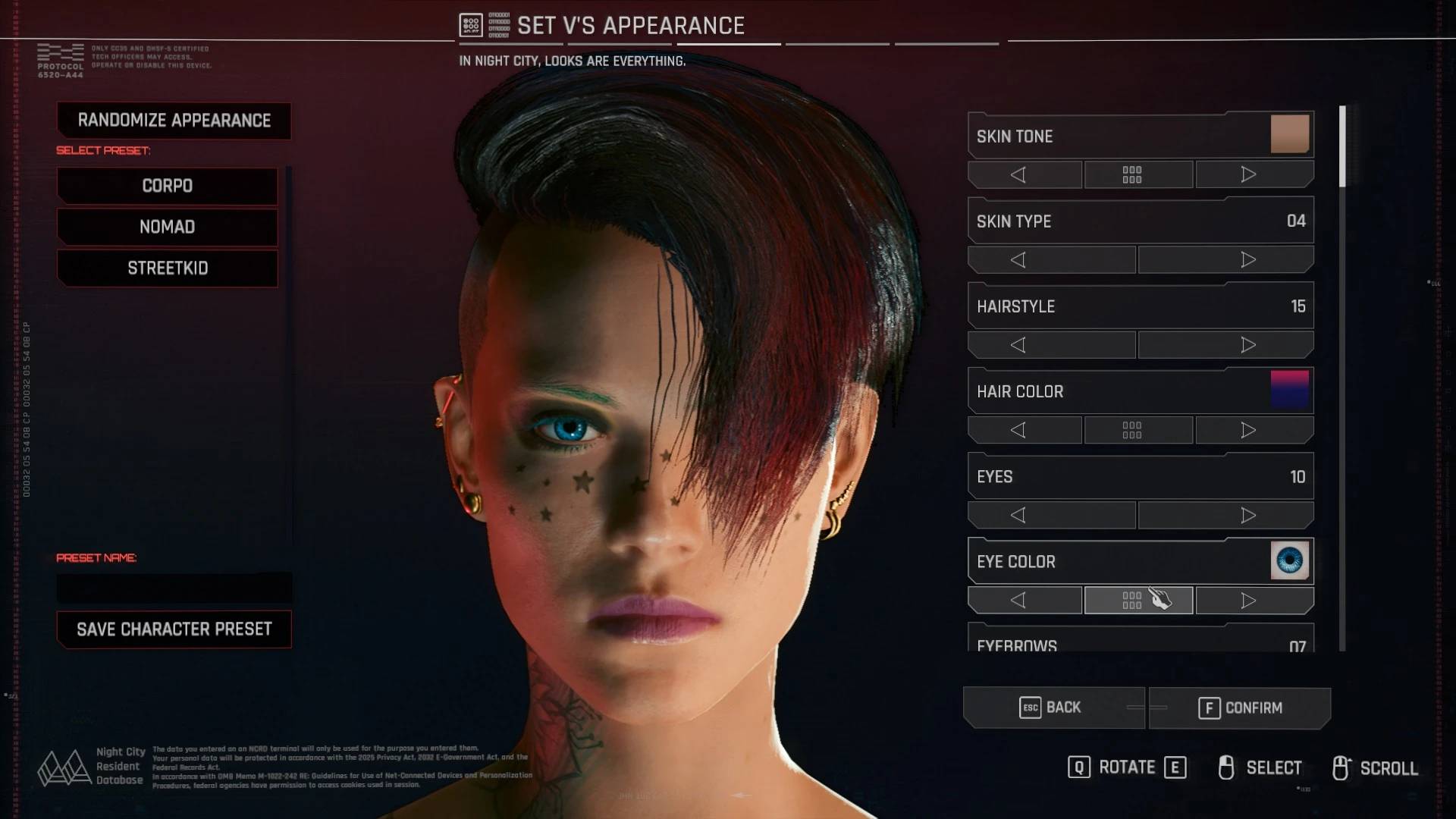The image size is (1456, 819).
Task: Confirm V's appearance
Action: tap(1240, 708)
